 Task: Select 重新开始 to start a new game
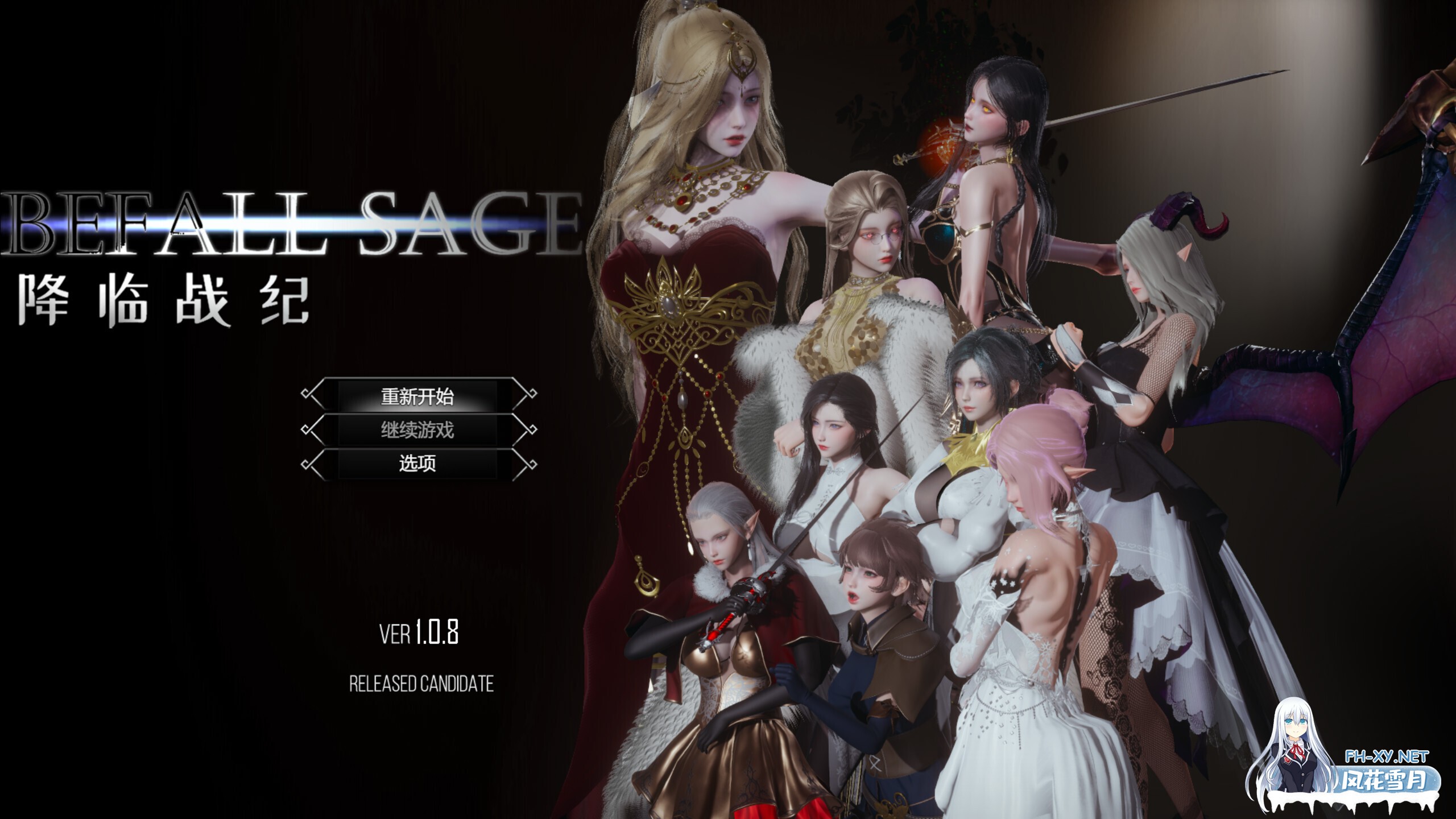(x=418, y=396)
